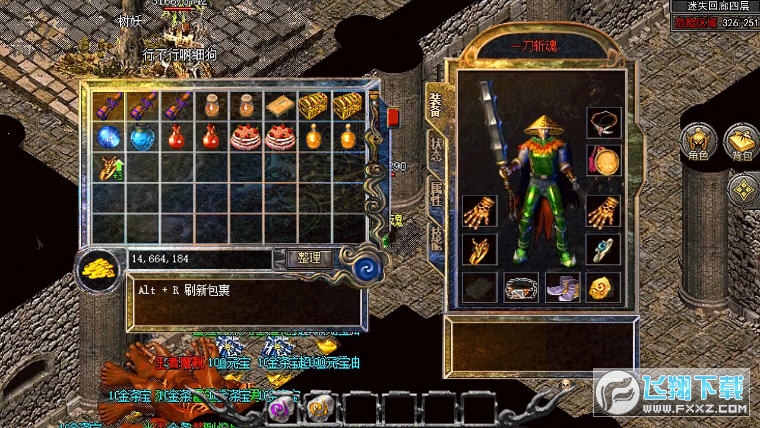Use the purple swirl stone in hotbar
The height and width of the screenshot is (428, 760).
(282, 407)
